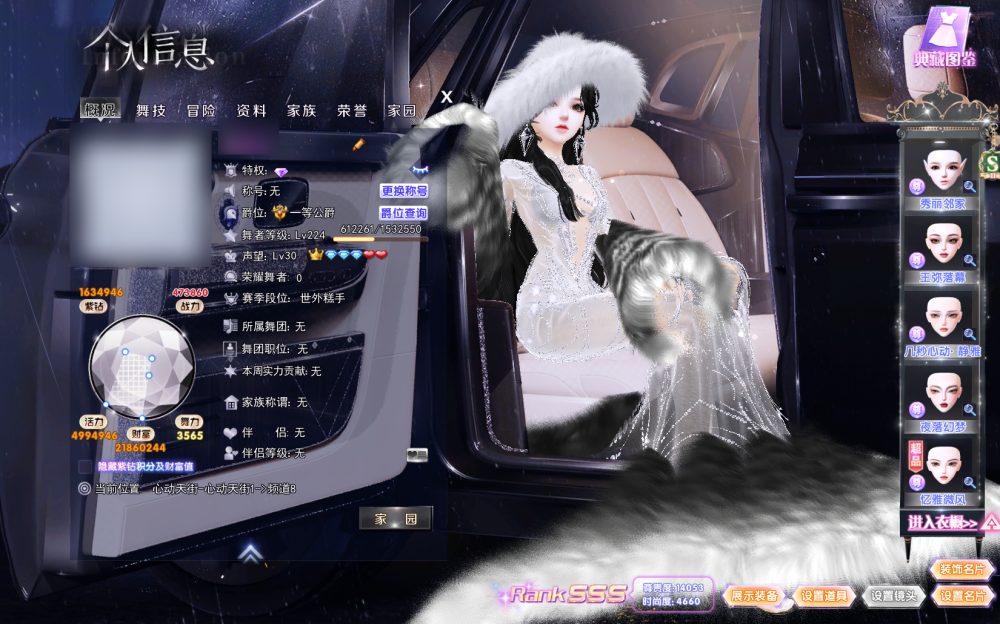This screenshot has width=1000, height=624.
Task: Enter the wardrobe via 进入衣橱
Action: (x=942, y=522)
